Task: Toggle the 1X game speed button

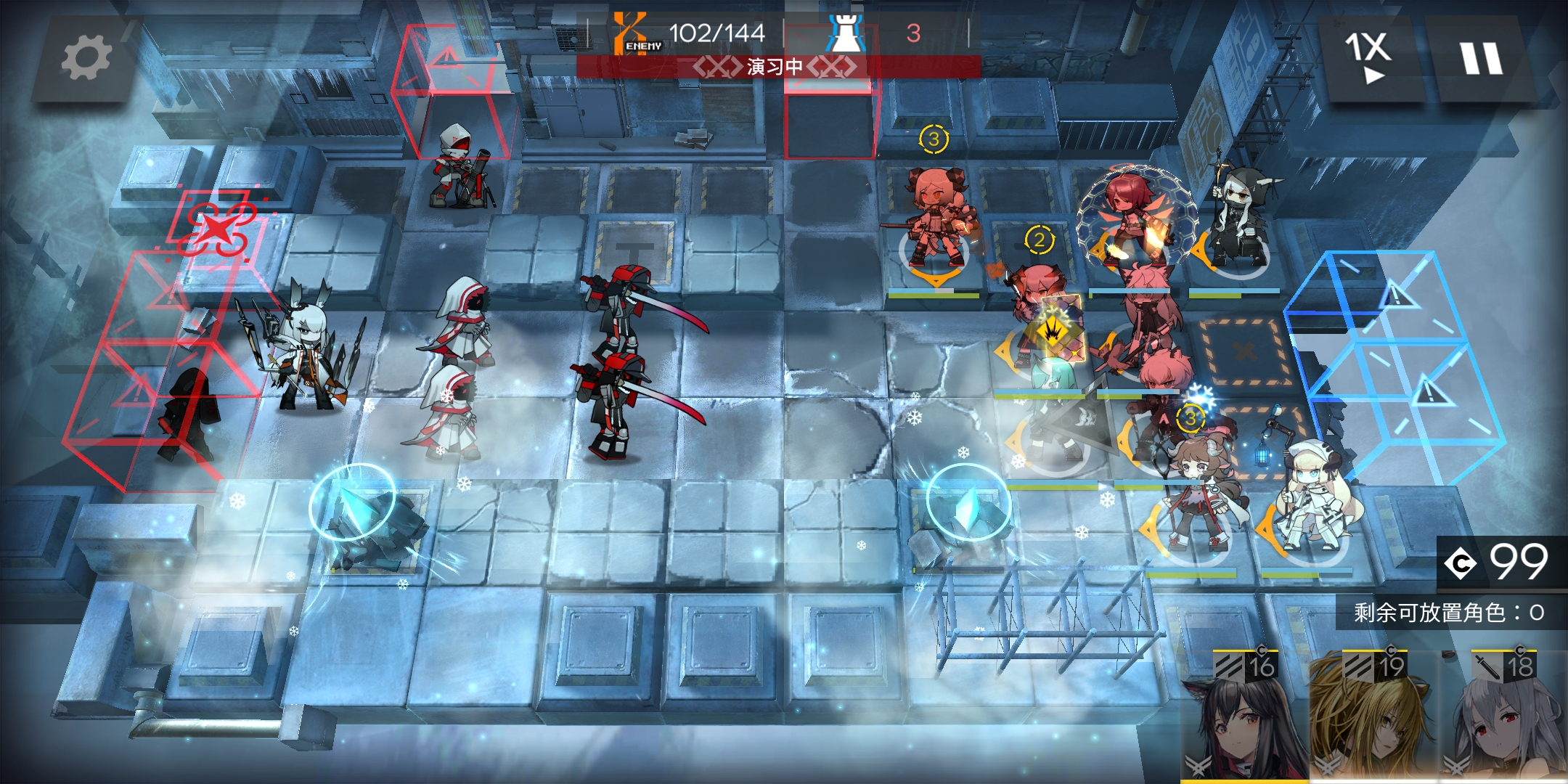Action: point(1368,57)
